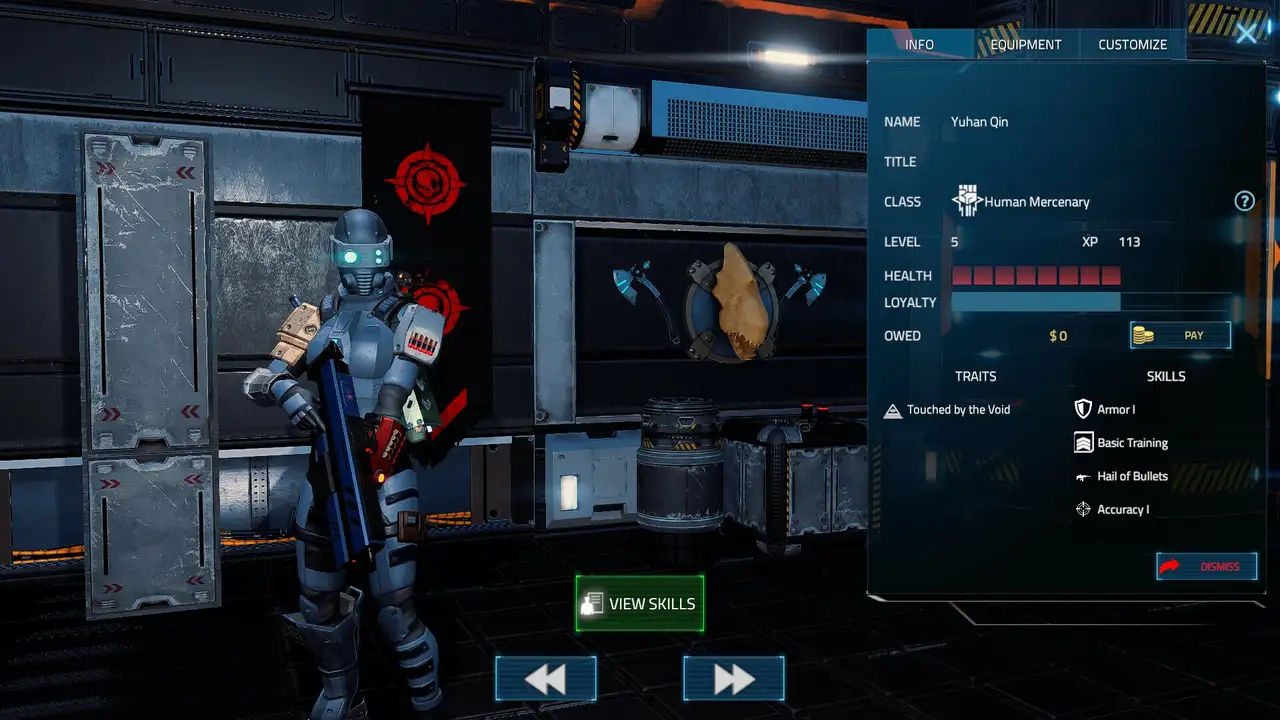Go to the previous crew member
Viewport: 1280px width, 720px height.
click(545, 679)
